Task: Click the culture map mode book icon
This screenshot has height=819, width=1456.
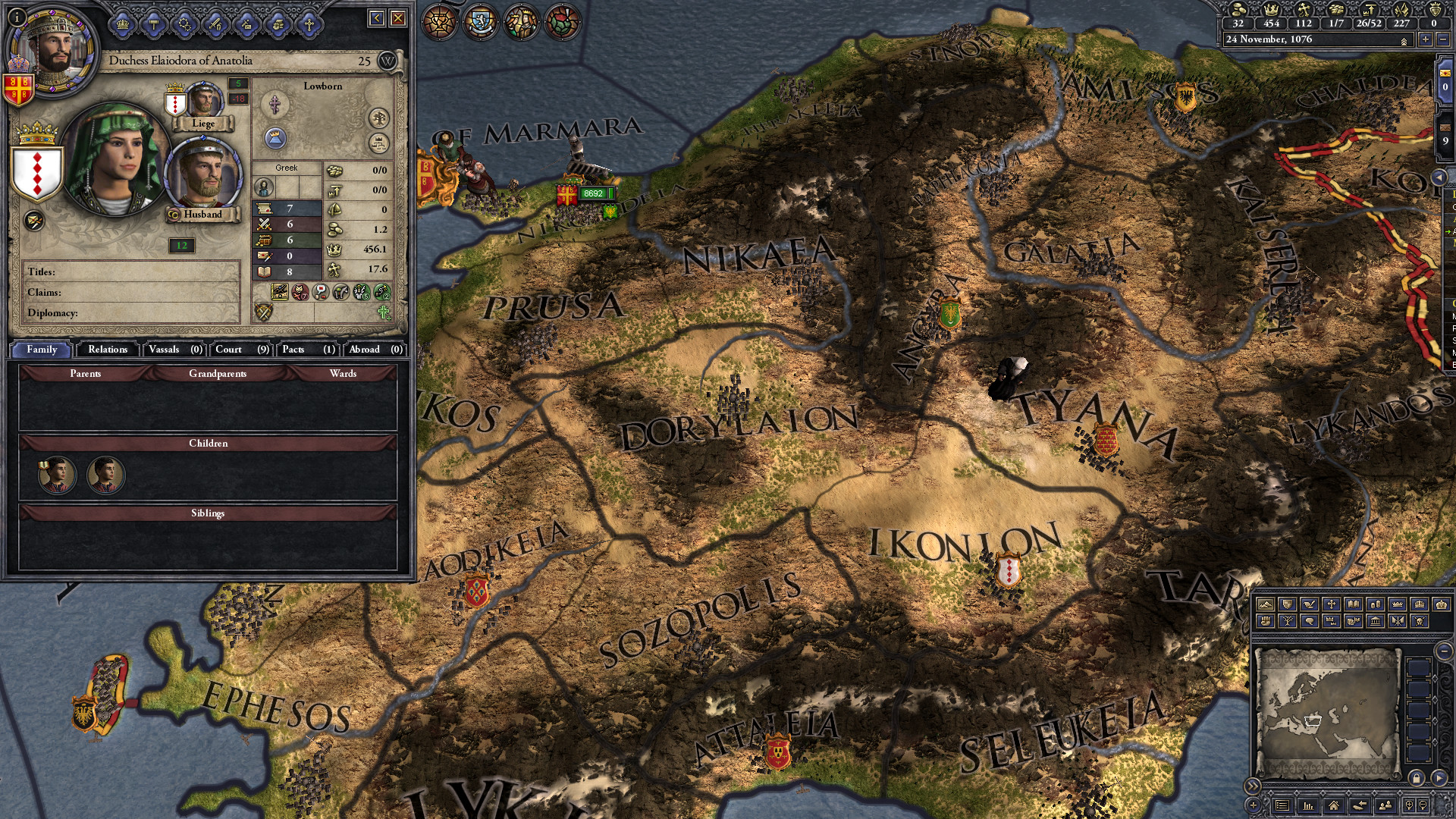Action: [x=1355, y=605]
